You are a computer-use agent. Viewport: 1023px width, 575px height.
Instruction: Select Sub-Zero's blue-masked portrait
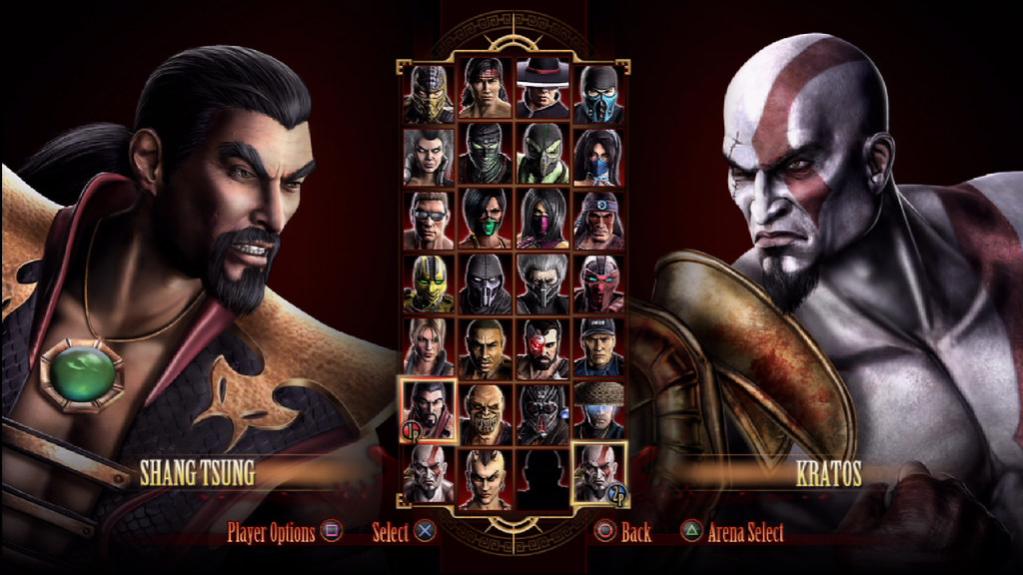click(599, 93)
